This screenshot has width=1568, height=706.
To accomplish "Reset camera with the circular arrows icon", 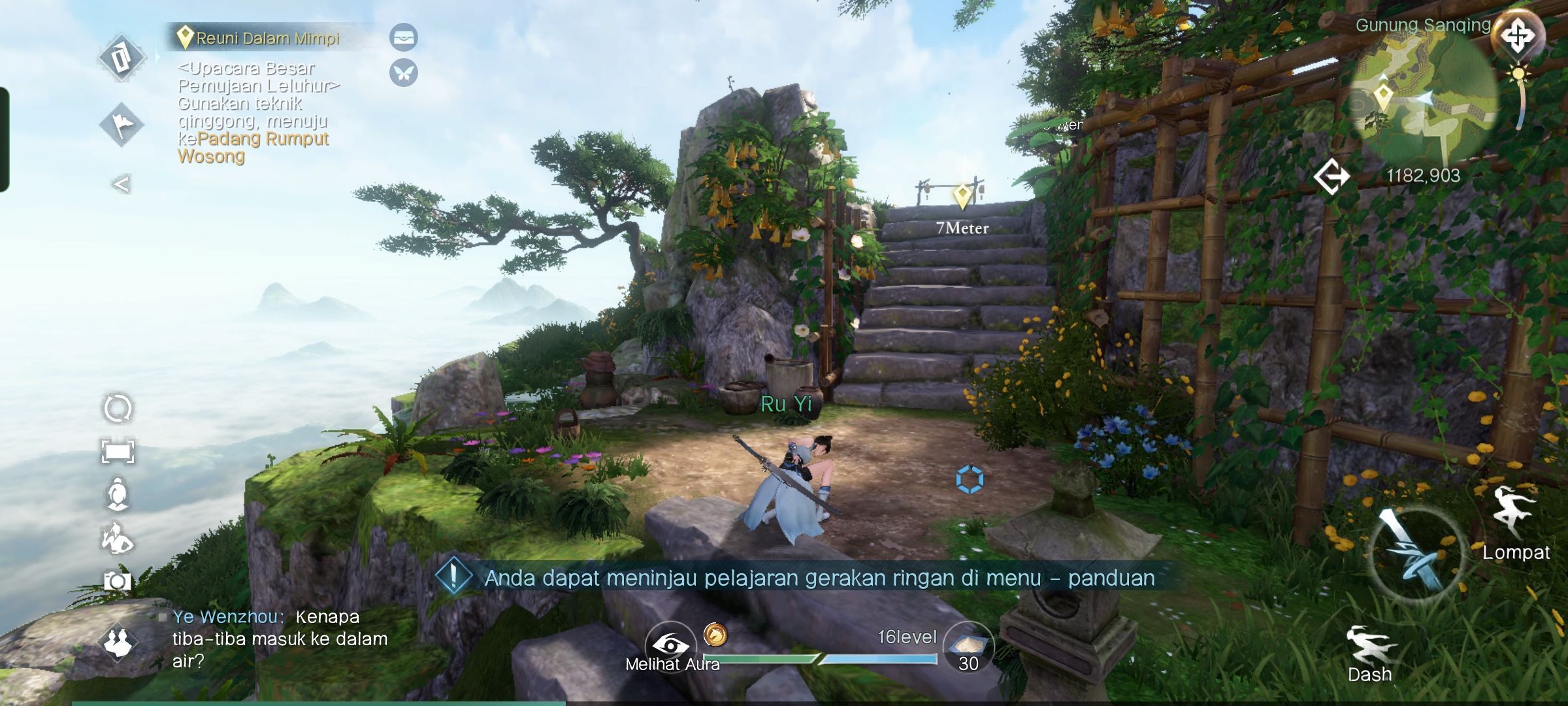I will coord(118,409).
